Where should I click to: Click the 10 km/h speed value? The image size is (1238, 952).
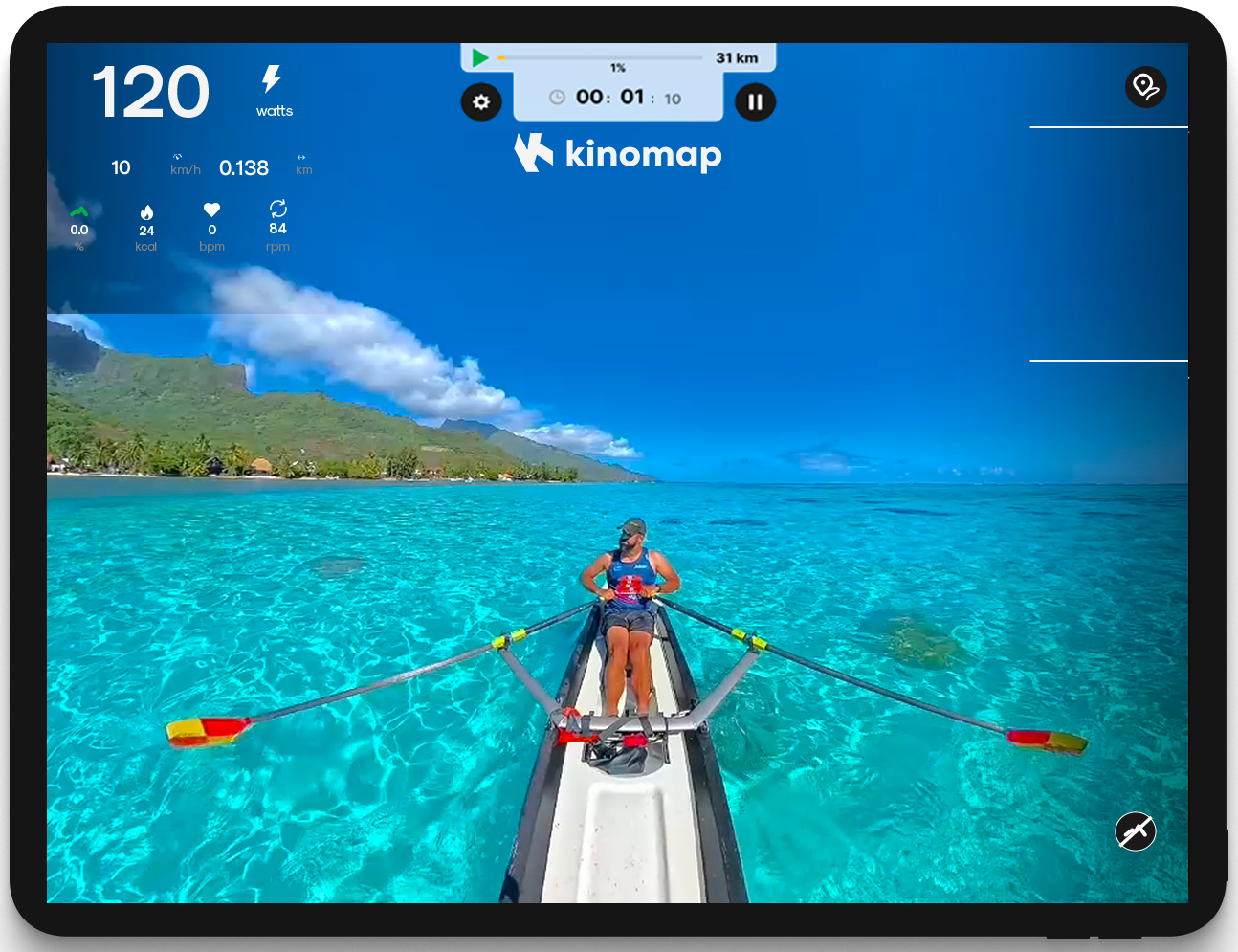coord(121,167)
